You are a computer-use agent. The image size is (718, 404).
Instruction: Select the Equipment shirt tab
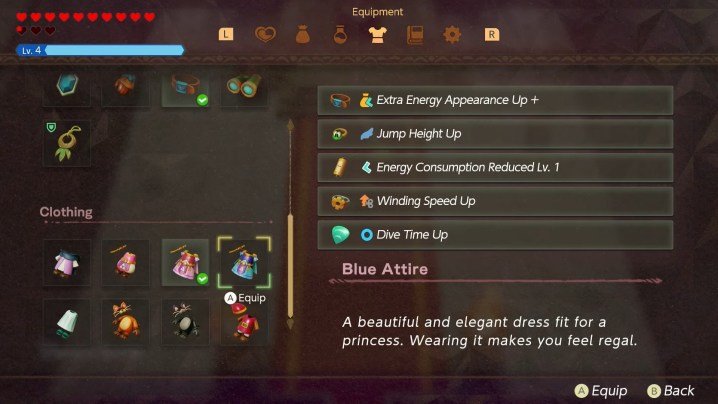pos(377,35)
